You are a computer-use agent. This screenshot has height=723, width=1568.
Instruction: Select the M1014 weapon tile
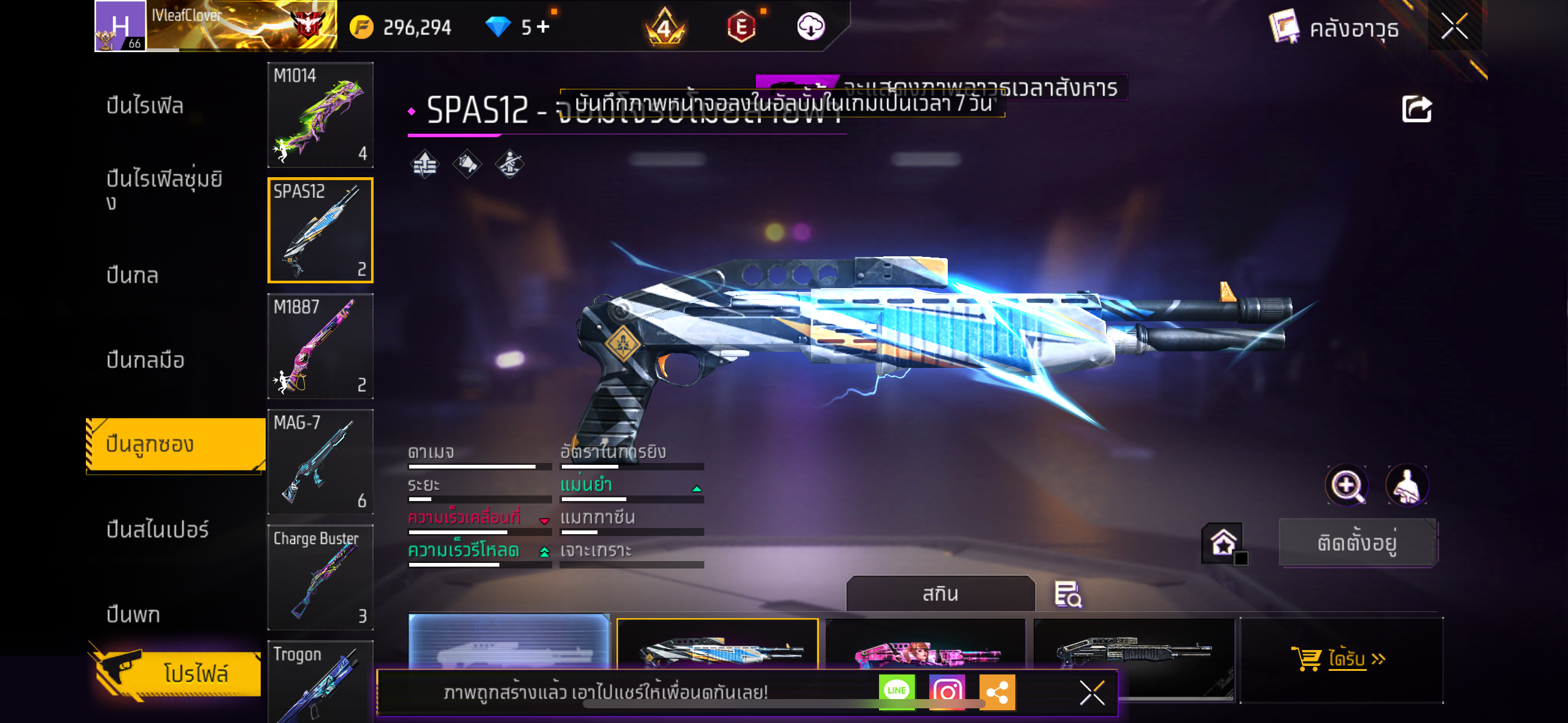(x=320, y=115)
